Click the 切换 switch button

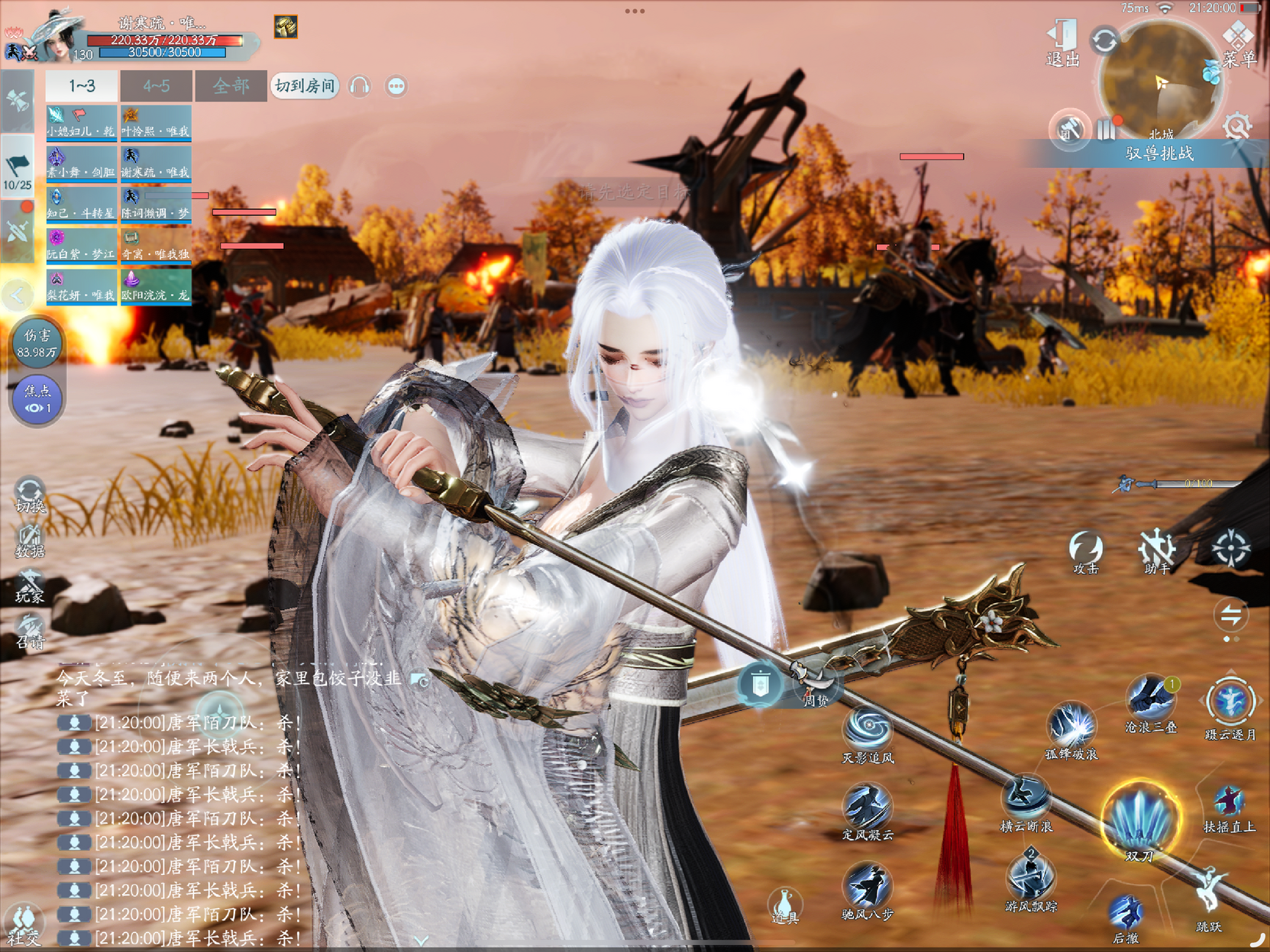(30, 495)
